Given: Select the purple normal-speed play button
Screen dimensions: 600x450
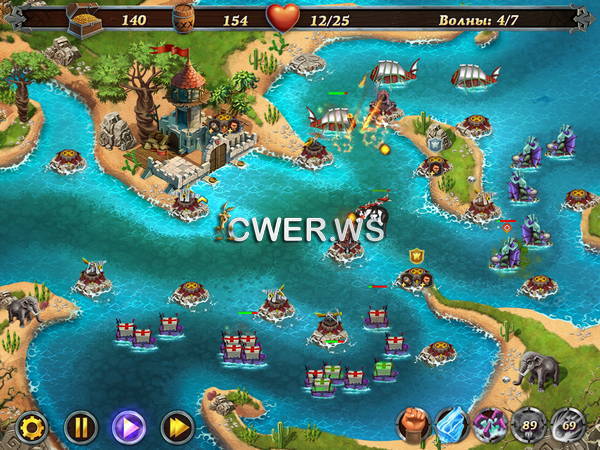Looking at the screenshot, I should click(128, 427).
